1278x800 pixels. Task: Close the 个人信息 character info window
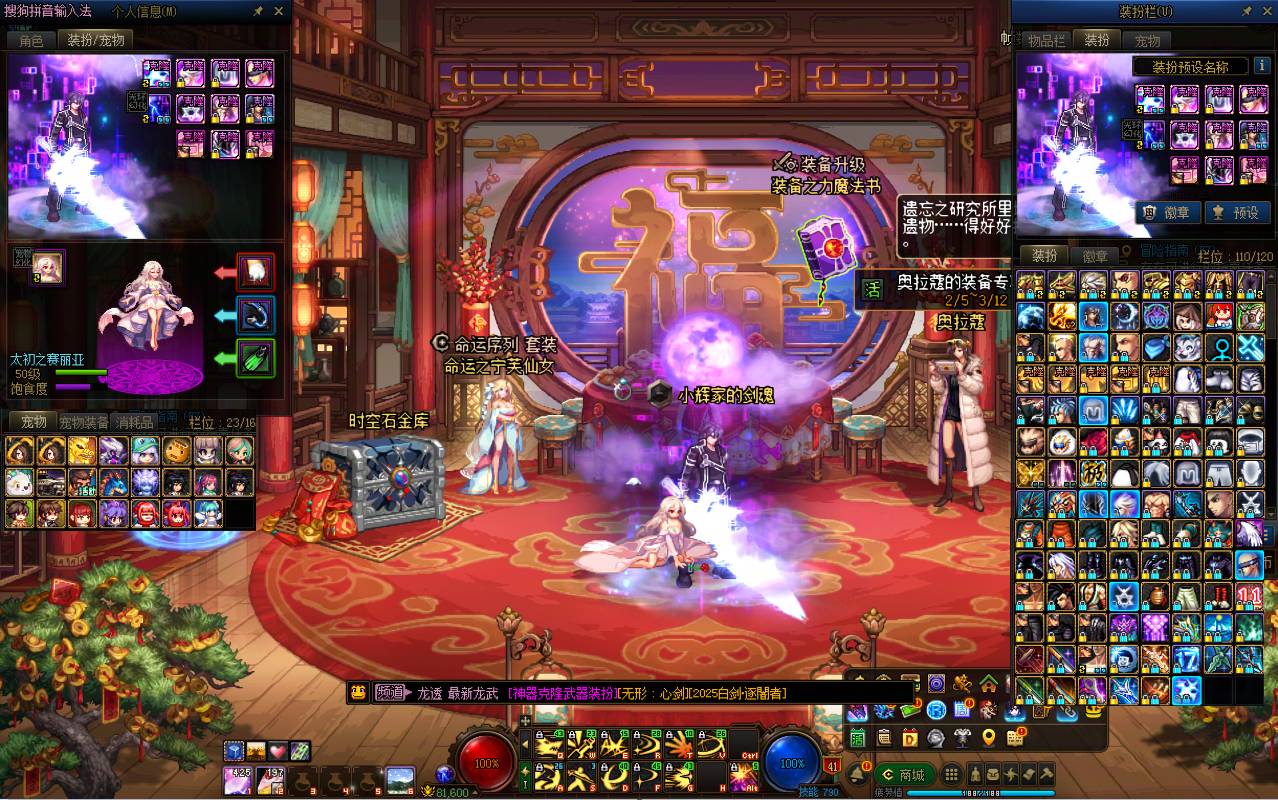(279, 11)
